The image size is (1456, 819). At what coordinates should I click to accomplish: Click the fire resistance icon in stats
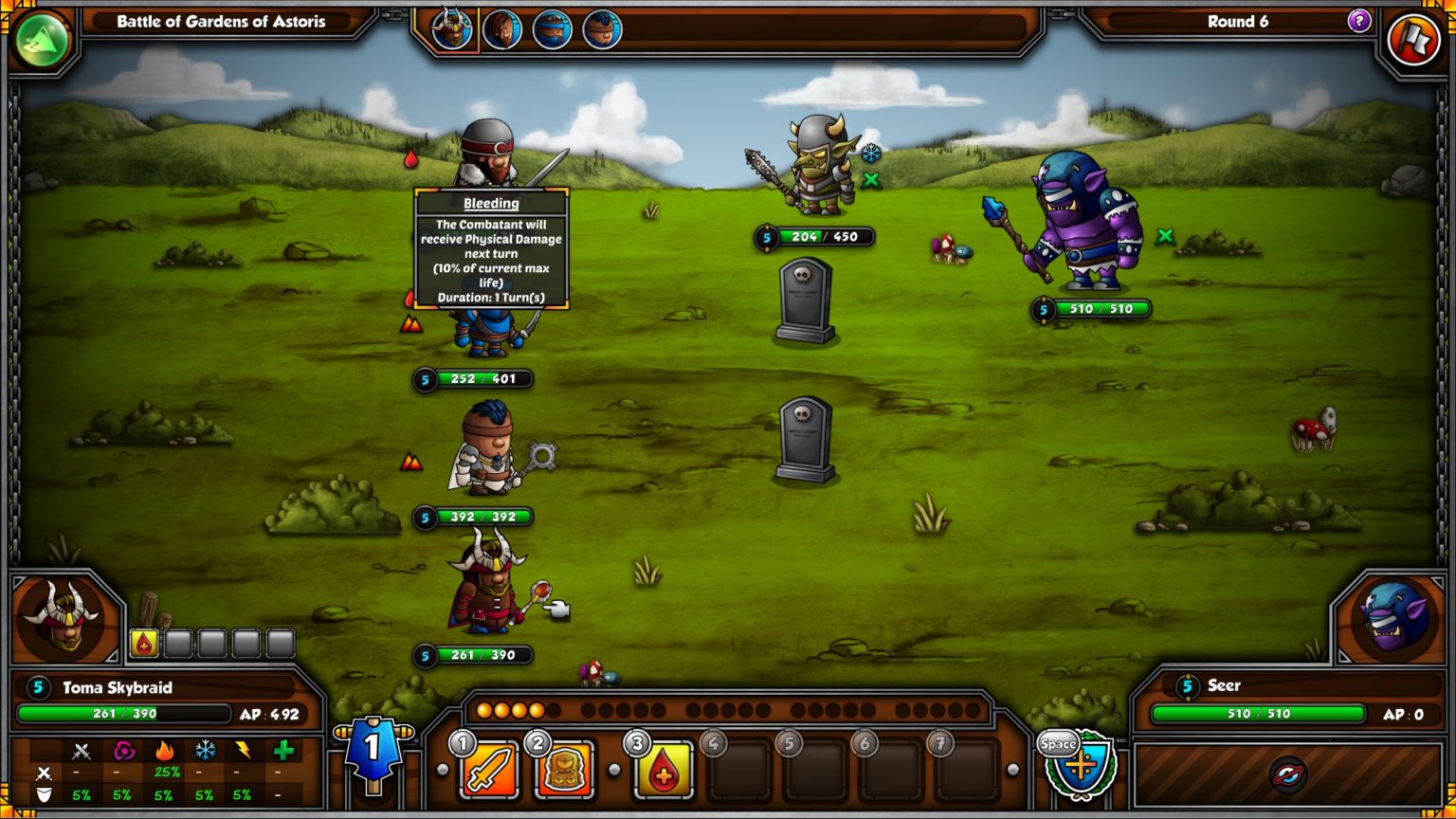tap(164, 751)
